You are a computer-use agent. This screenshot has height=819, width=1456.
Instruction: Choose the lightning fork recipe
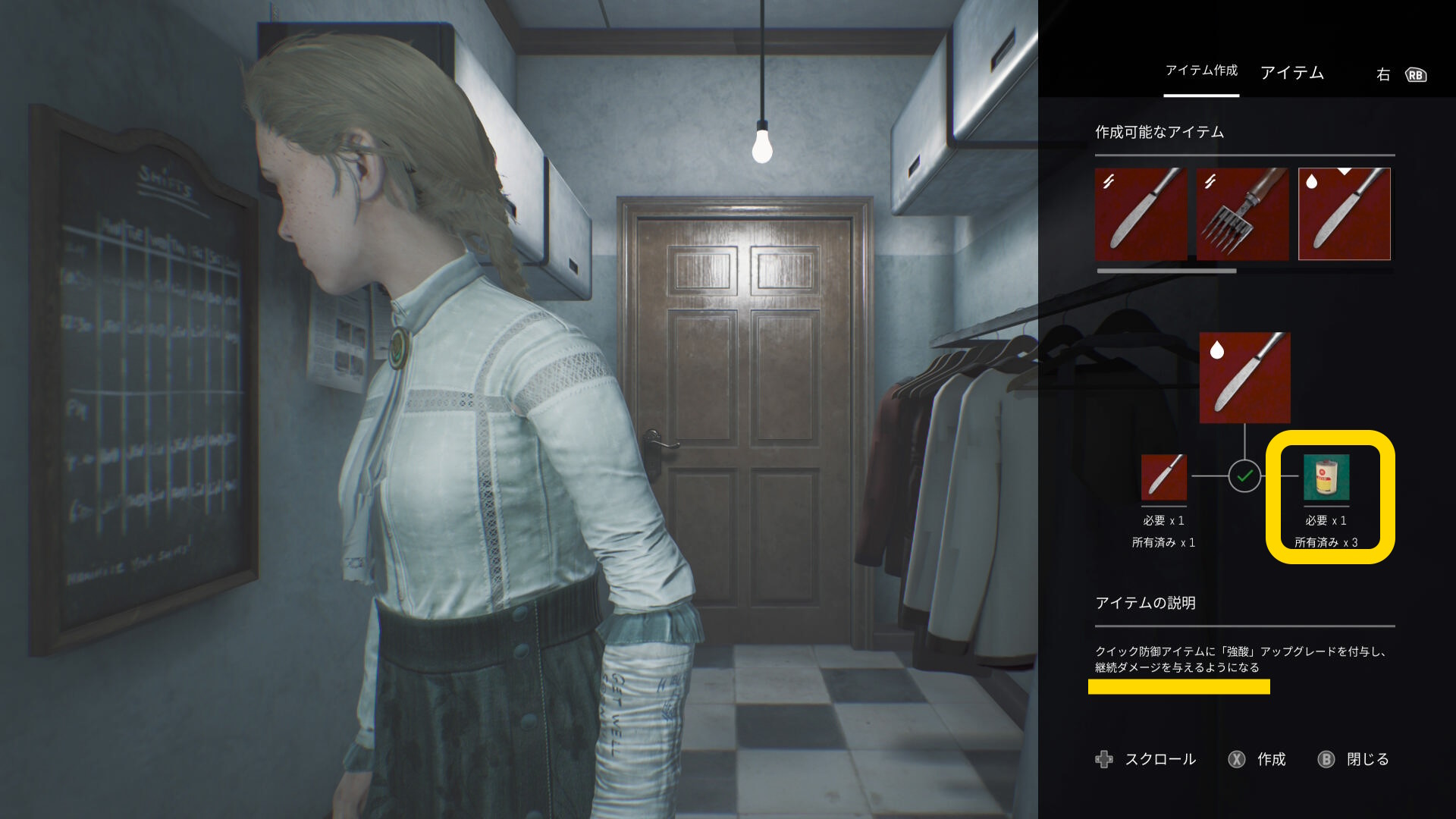click(x=1242, y=214)
